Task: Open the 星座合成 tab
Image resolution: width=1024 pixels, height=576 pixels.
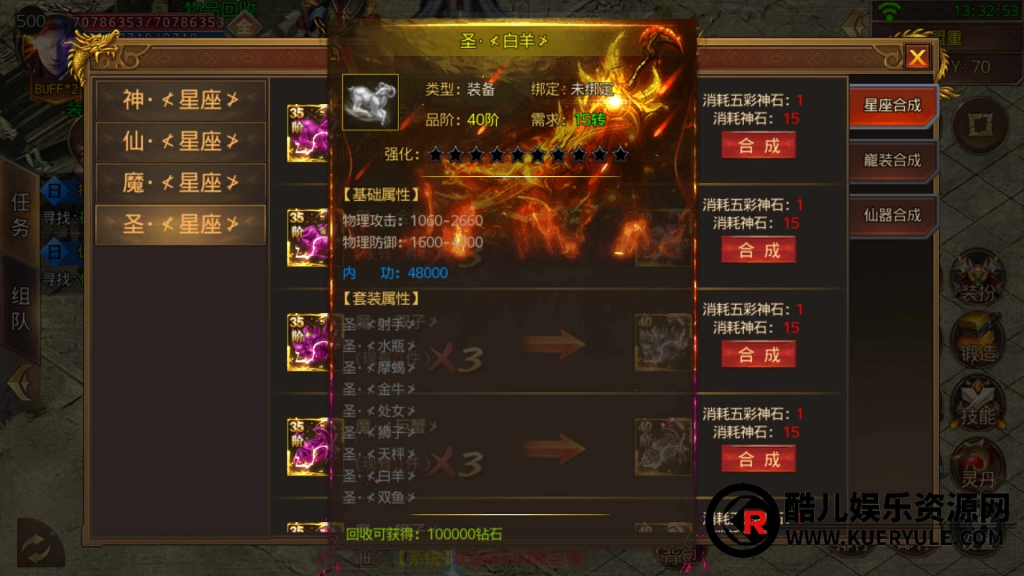Action: 892,105
